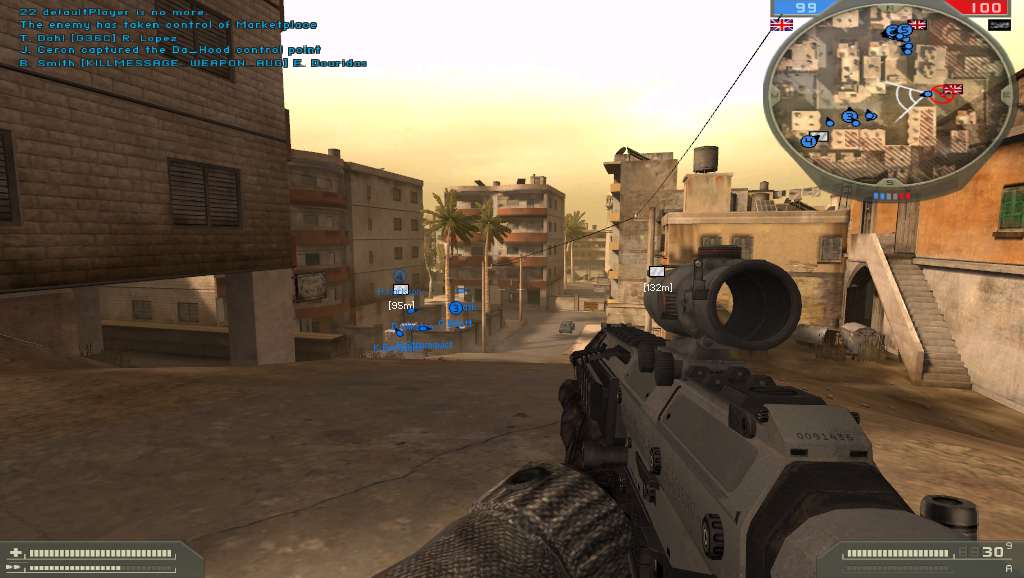Screen dimensions: 1024x578
Task: Click the black team flag beside the red ticket counter
Action: point(997,24)
